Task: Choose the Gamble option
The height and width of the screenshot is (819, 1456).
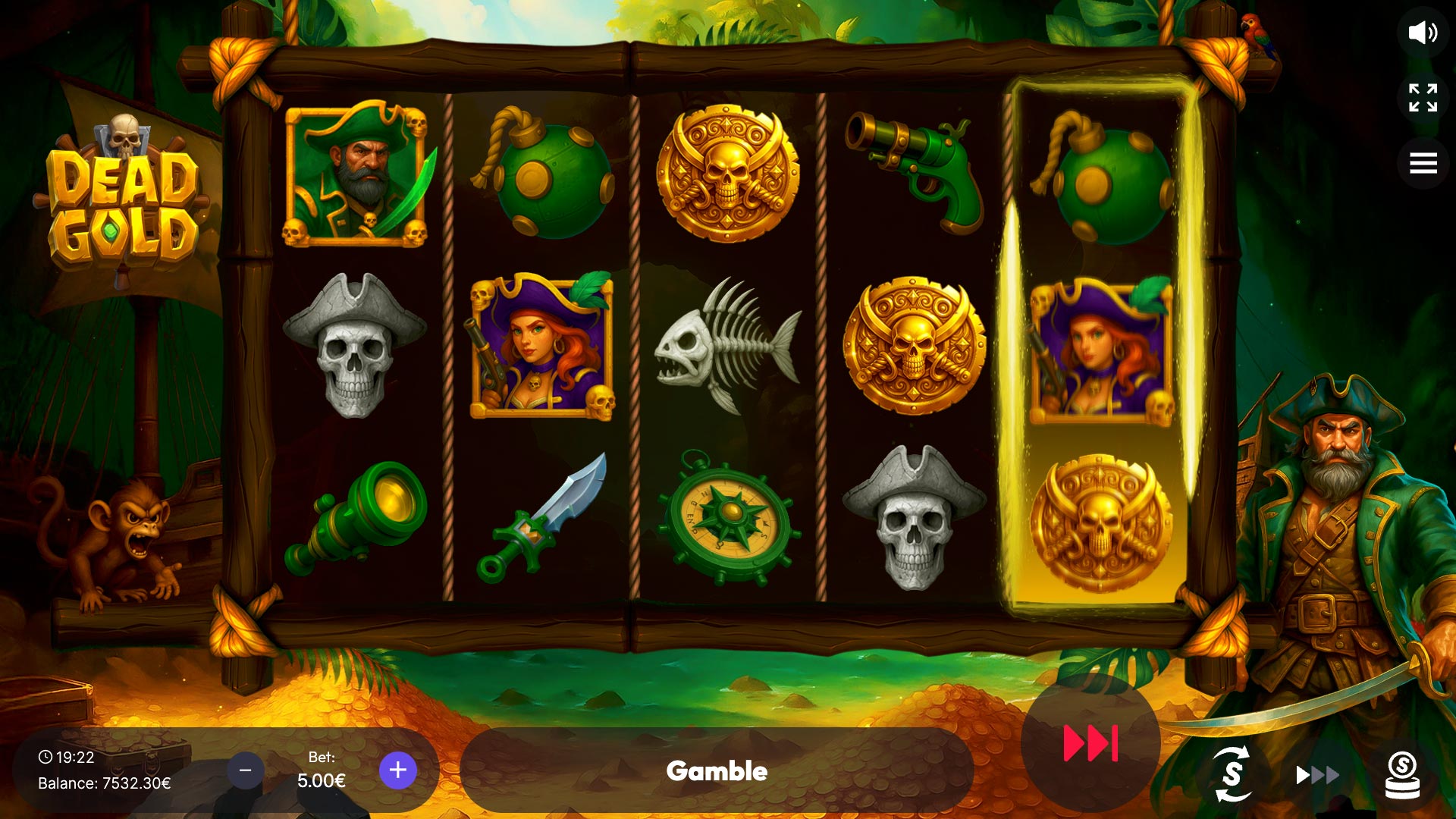Action: [x=717, y=770]
